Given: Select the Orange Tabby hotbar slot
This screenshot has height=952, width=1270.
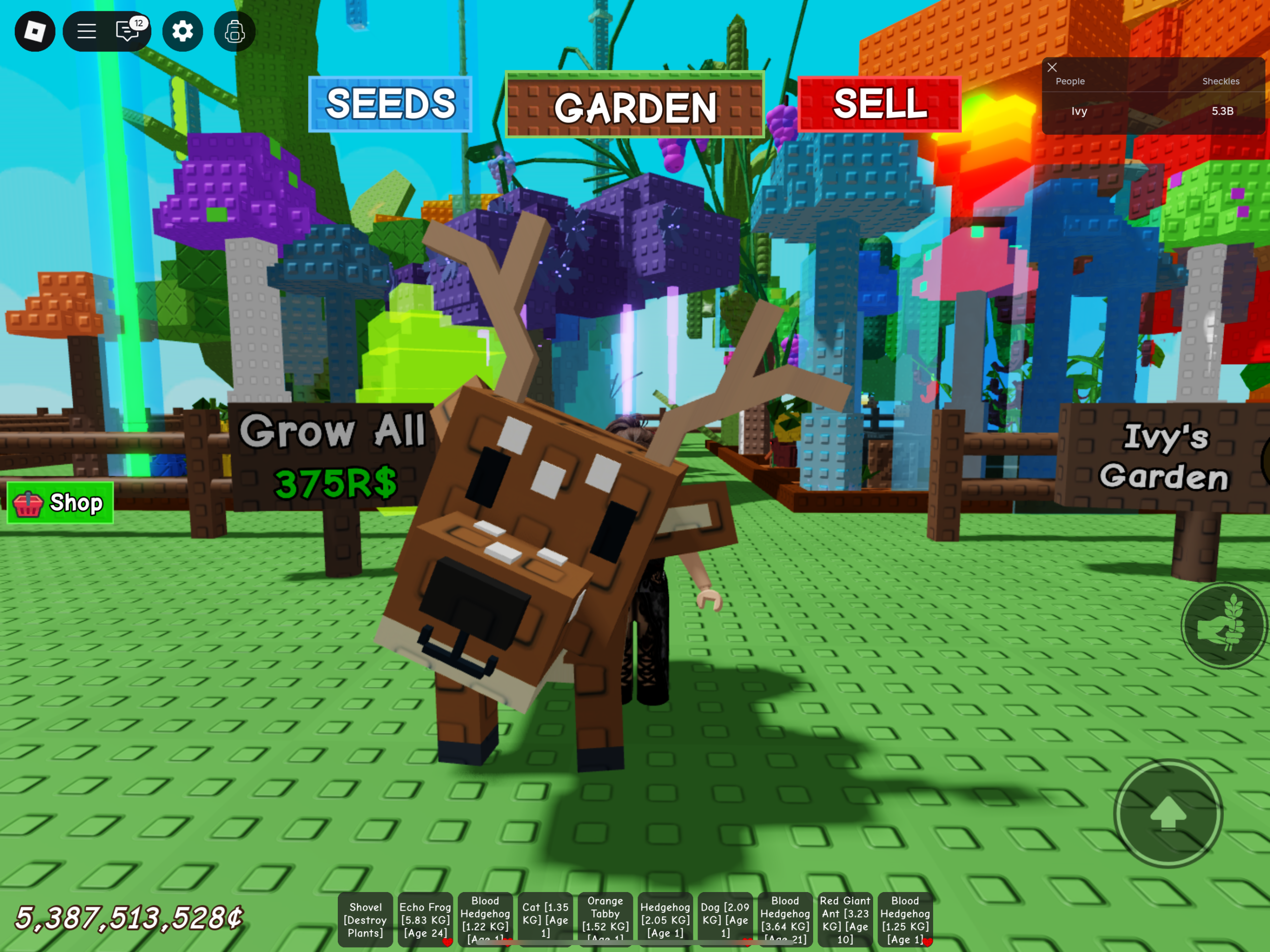Looking at the screenshot, I should [605, 919].
